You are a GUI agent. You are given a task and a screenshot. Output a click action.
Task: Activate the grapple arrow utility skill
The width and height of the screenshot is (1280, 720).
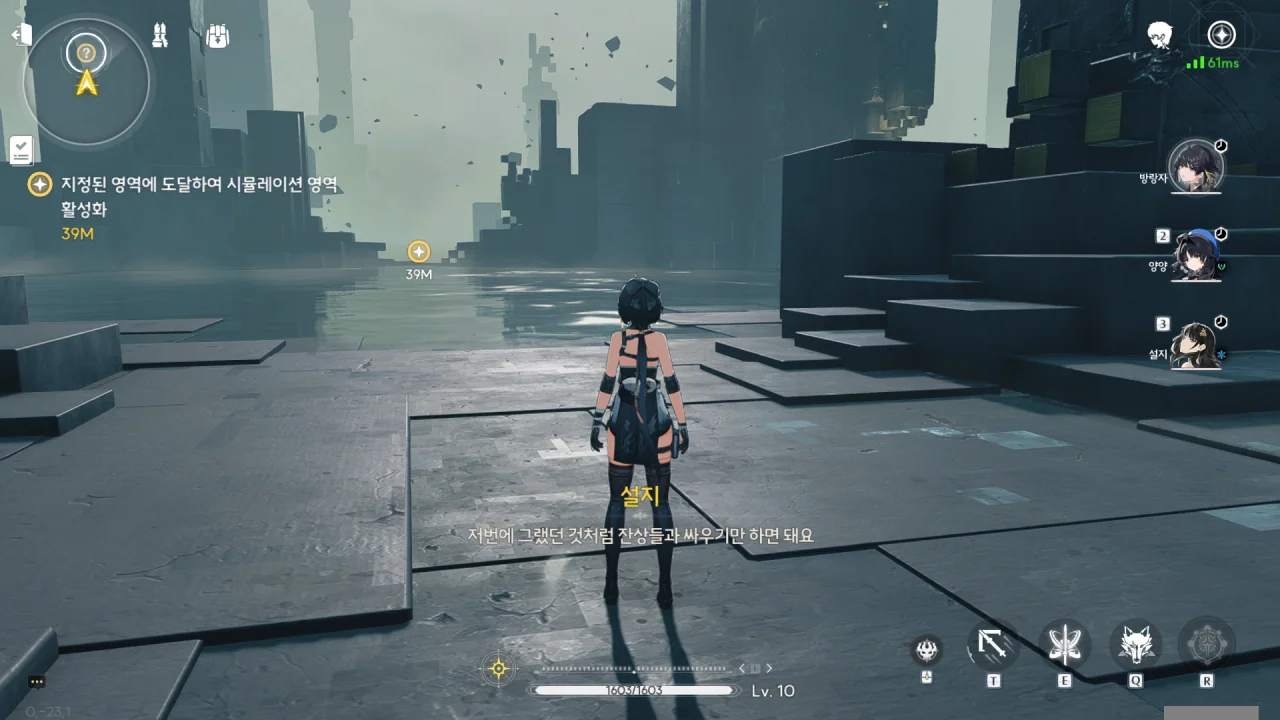pos(993,646)
